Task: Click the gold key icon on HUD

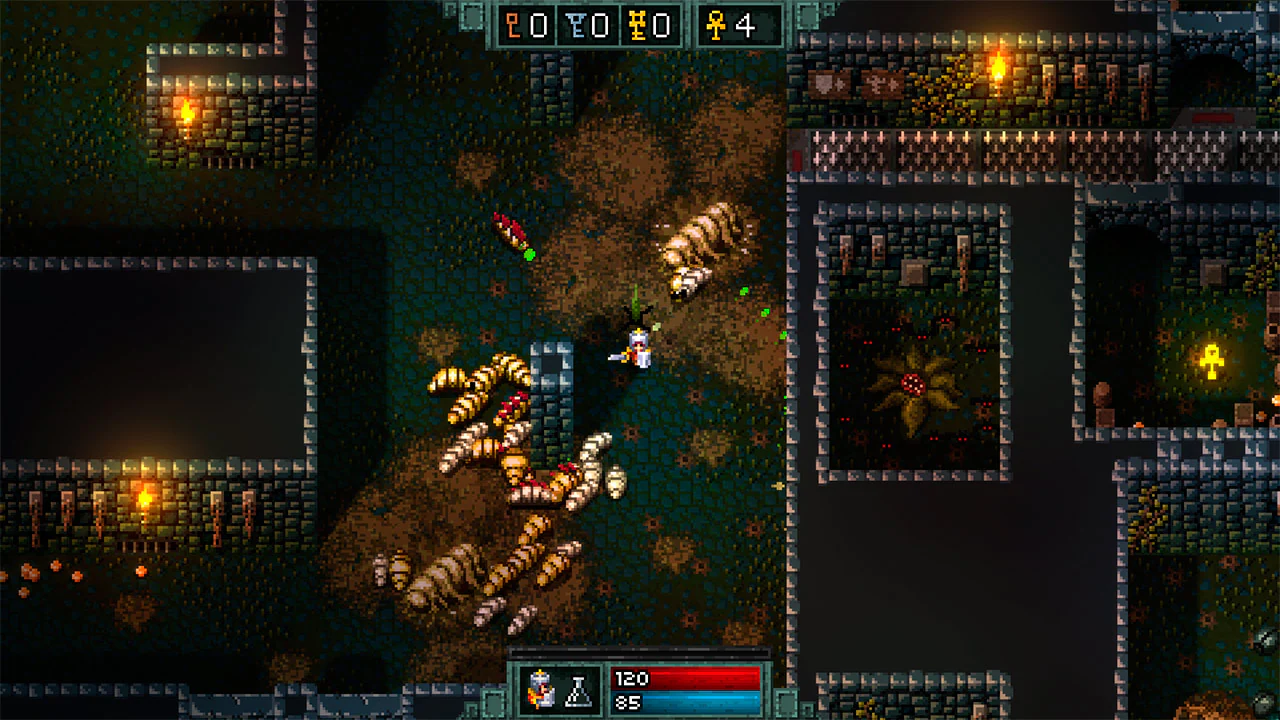Action: pos(637,27)
